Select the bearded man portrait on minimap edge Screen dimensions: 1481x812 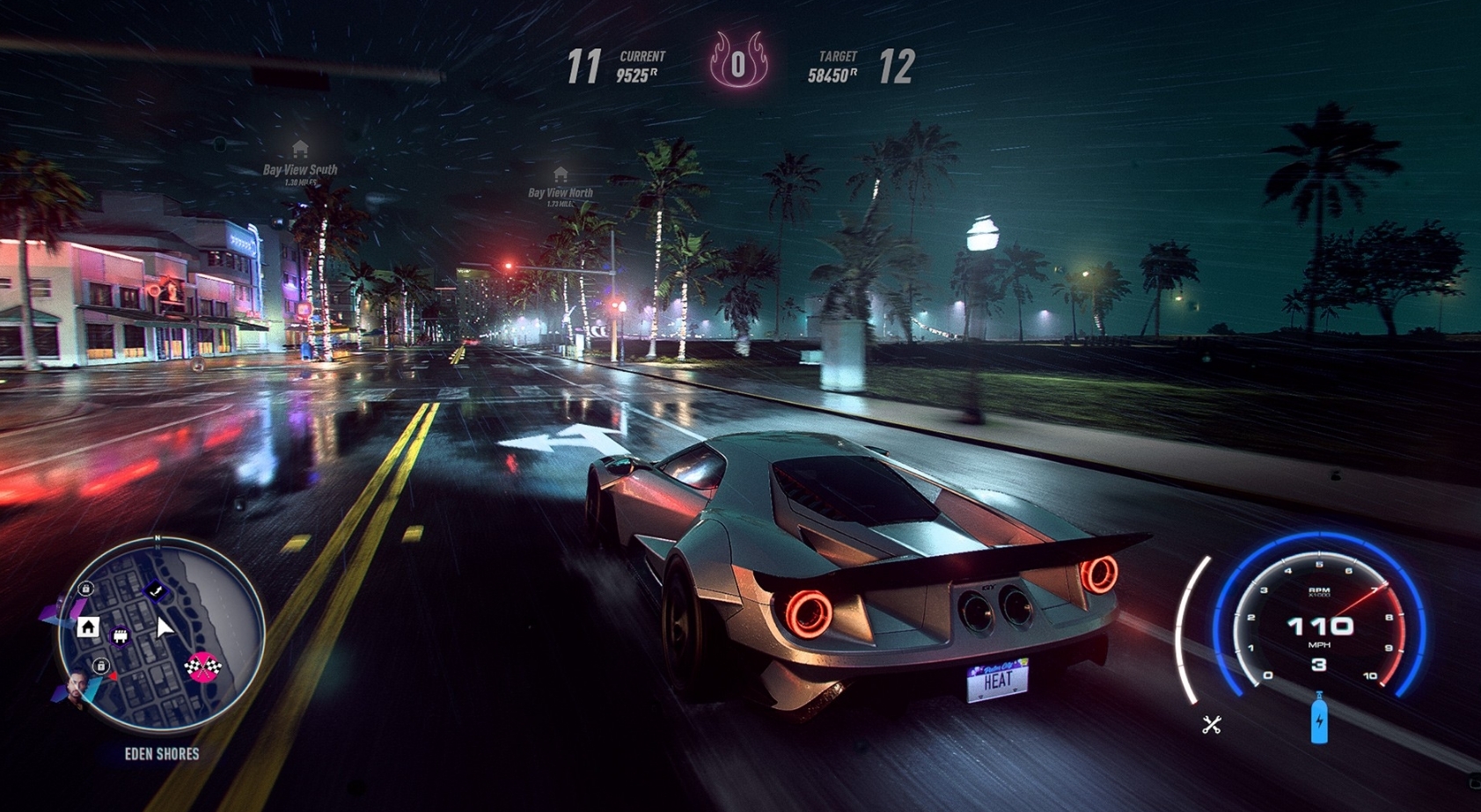[77, 689]
